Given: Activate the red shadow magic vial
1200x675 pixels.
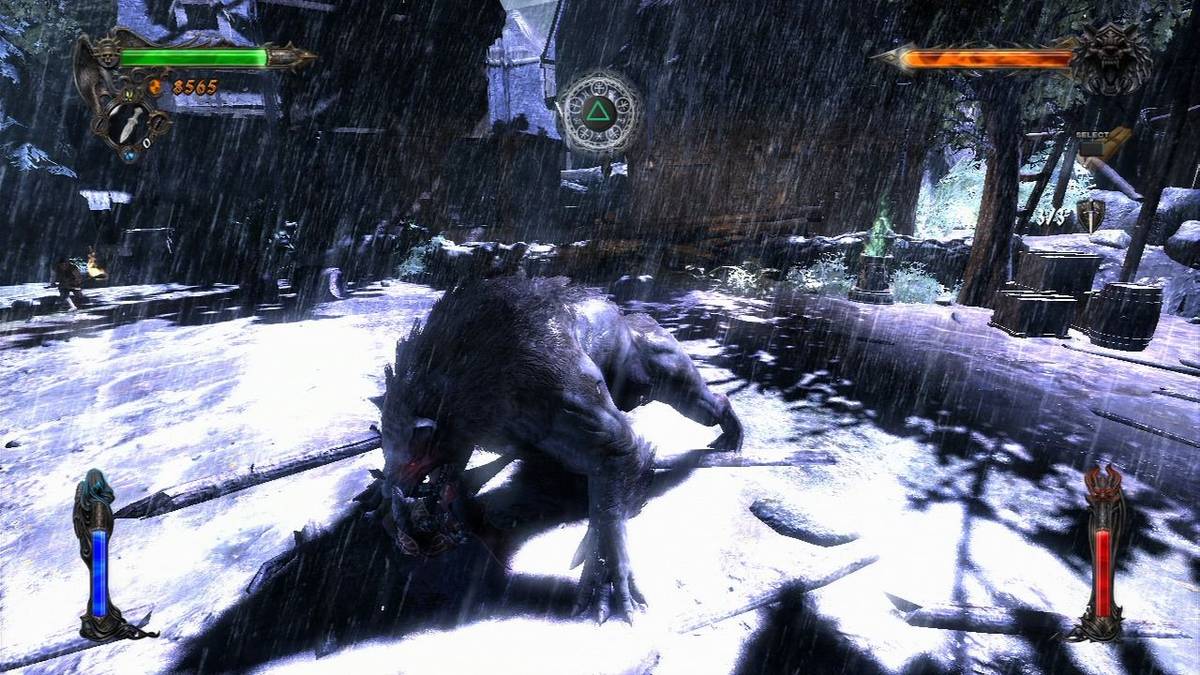Looking at the screenshot, I should (x=1103, y=572).
